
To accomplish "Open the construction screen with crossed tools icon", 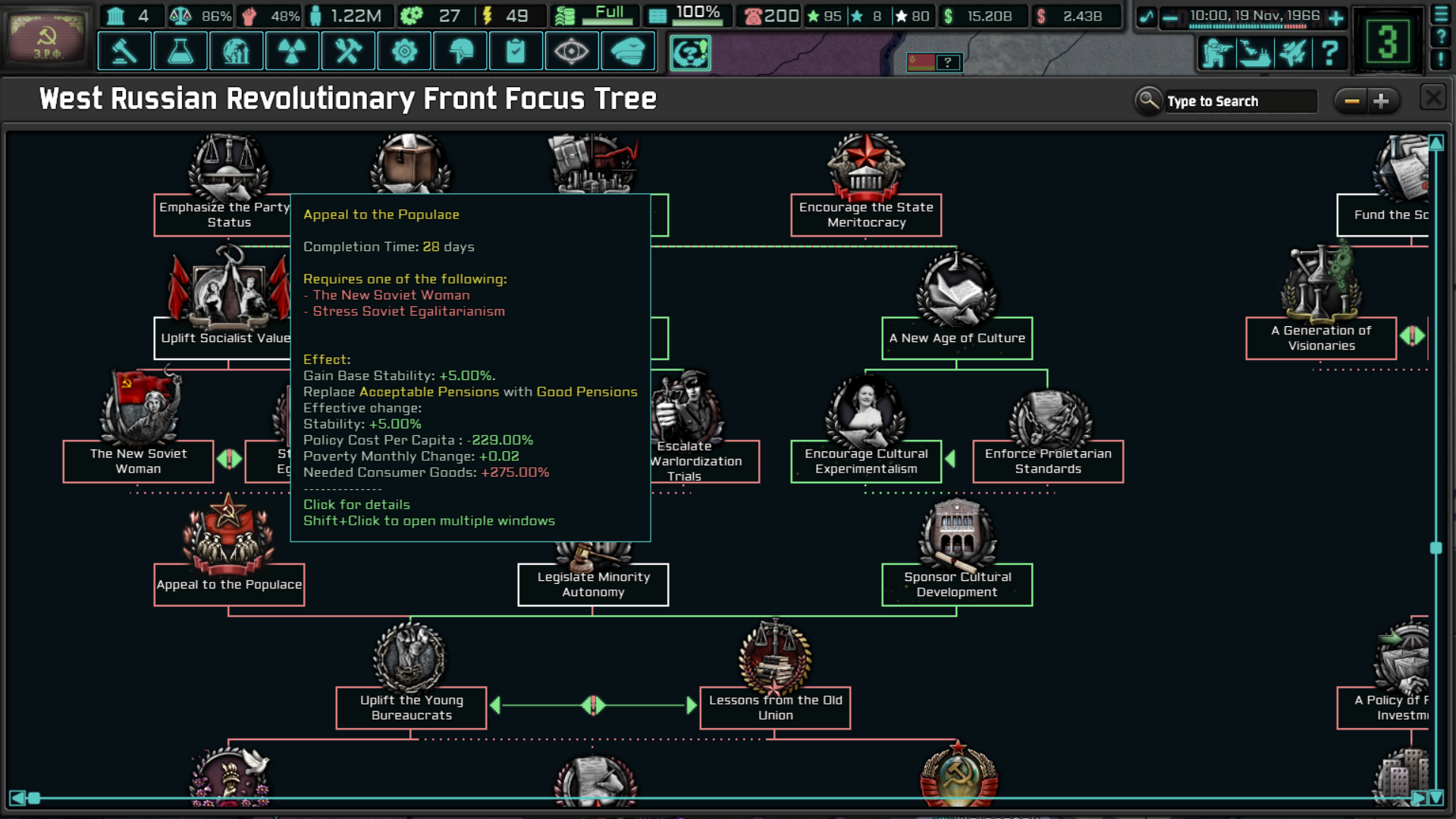I will 348,52.
